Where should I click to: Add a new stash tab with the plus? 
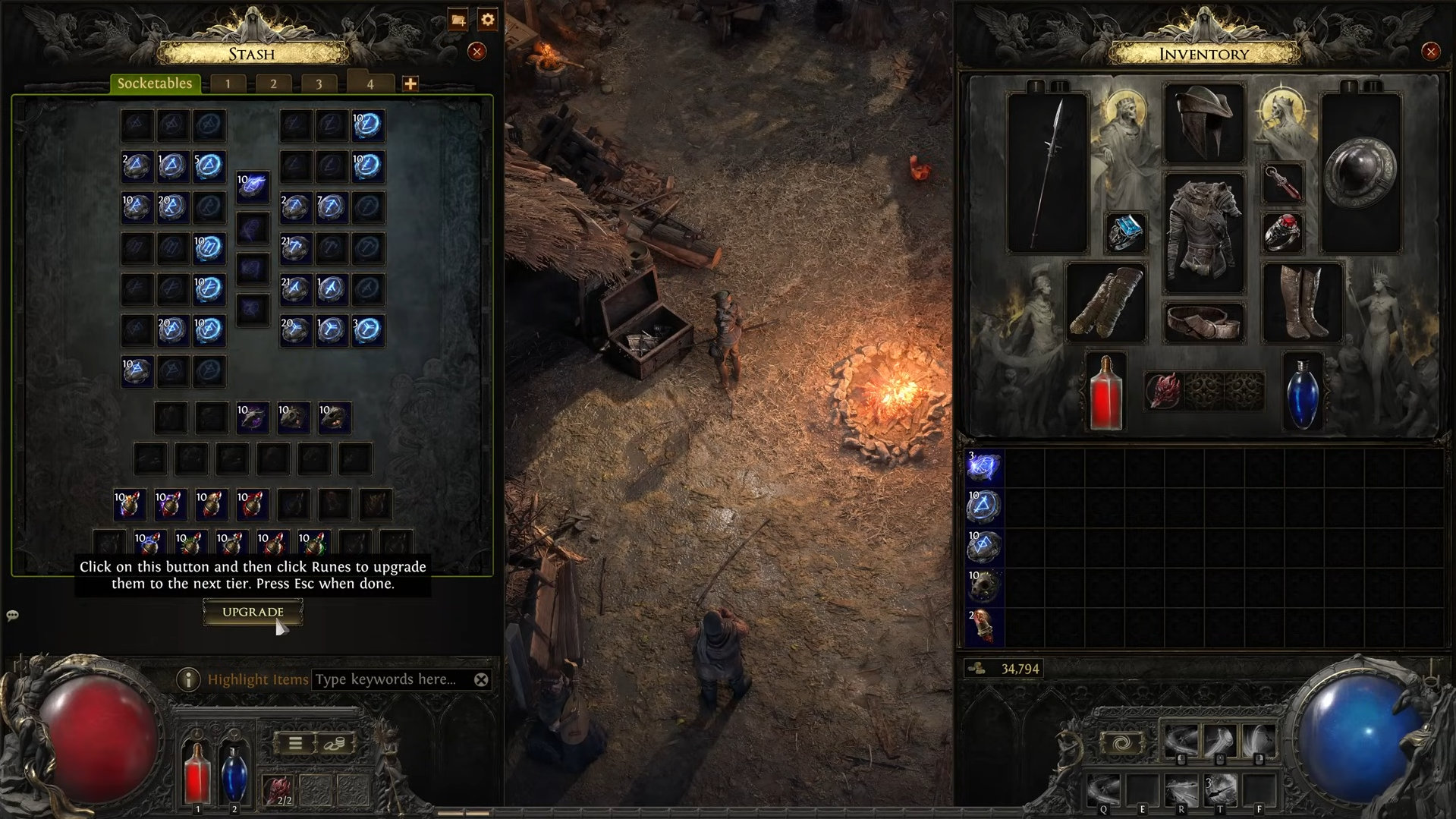click(409, 84)
